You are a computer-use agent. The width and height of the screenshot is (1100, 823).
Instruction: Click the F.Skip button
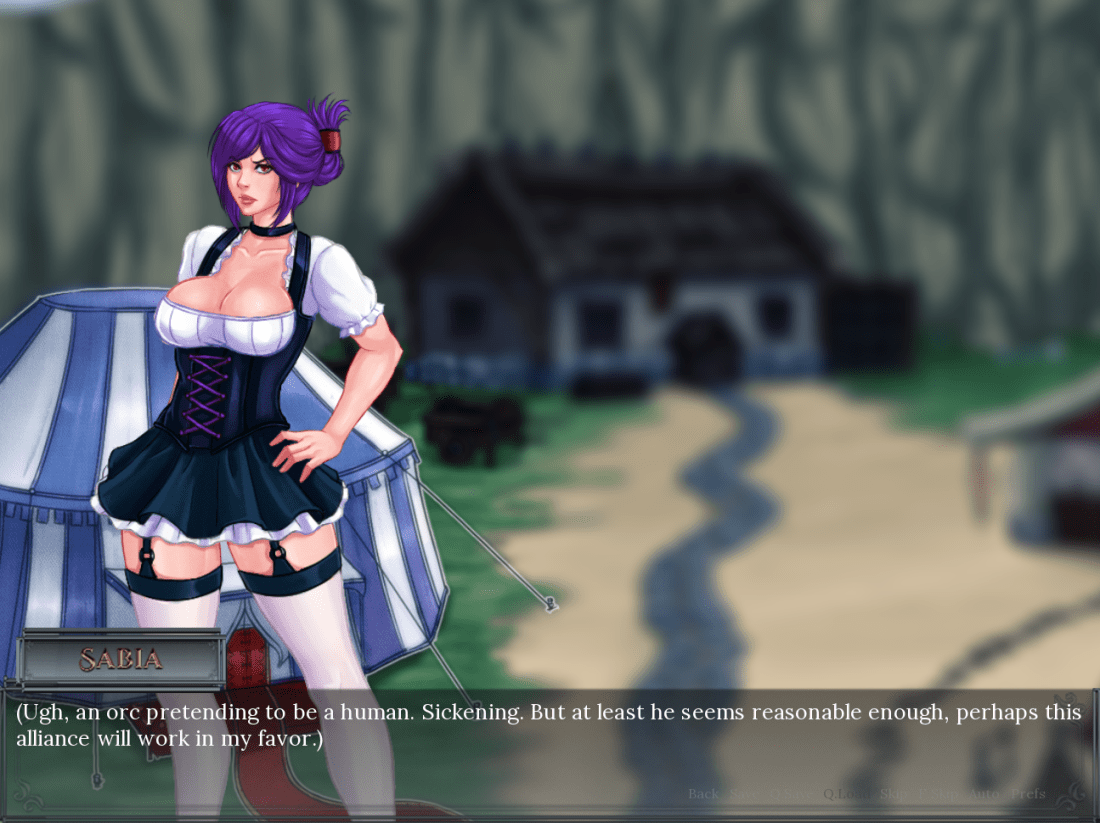pos(938,794)
